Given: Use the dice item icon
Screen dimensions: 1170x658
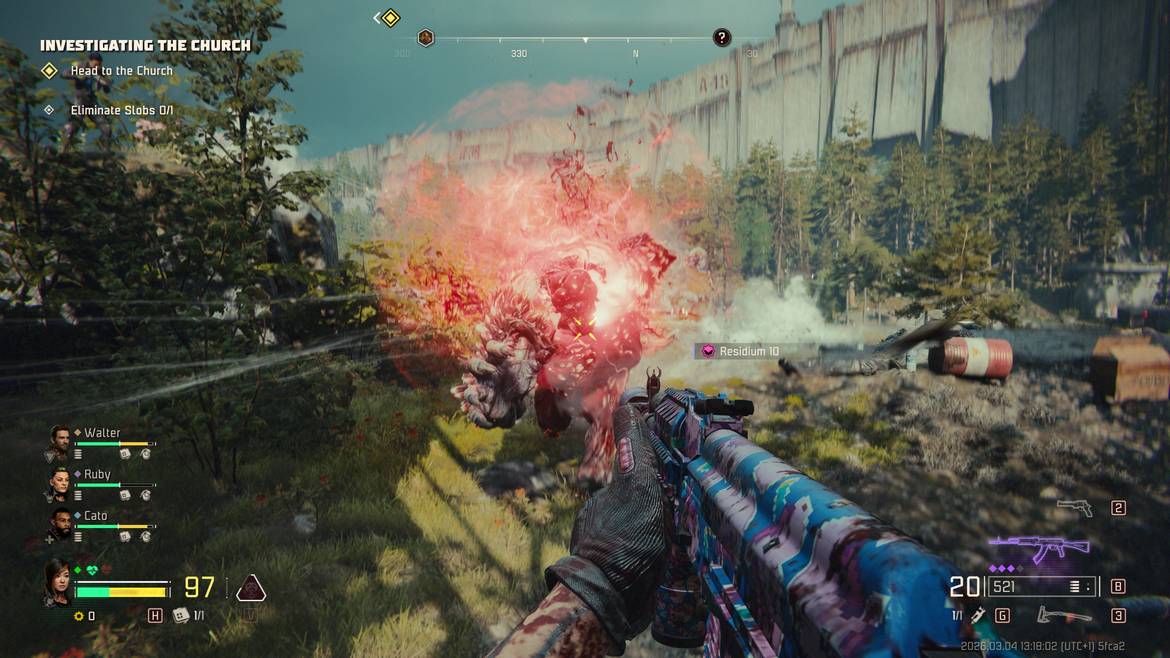Looking at the screenshot, I should coord(181,616).
